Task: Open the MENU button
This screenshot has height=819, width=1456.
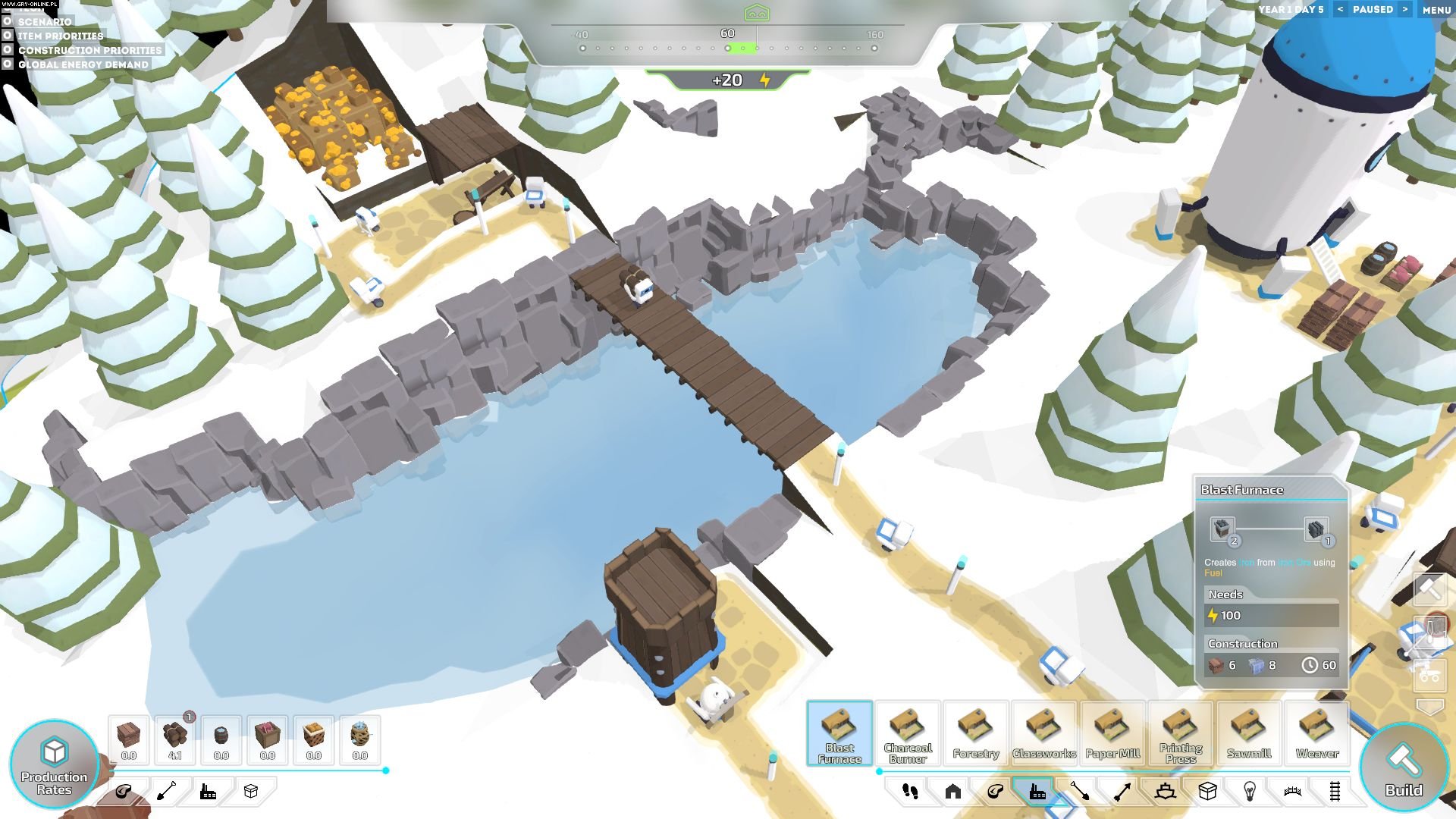Action: click(x=1436, y=10)
